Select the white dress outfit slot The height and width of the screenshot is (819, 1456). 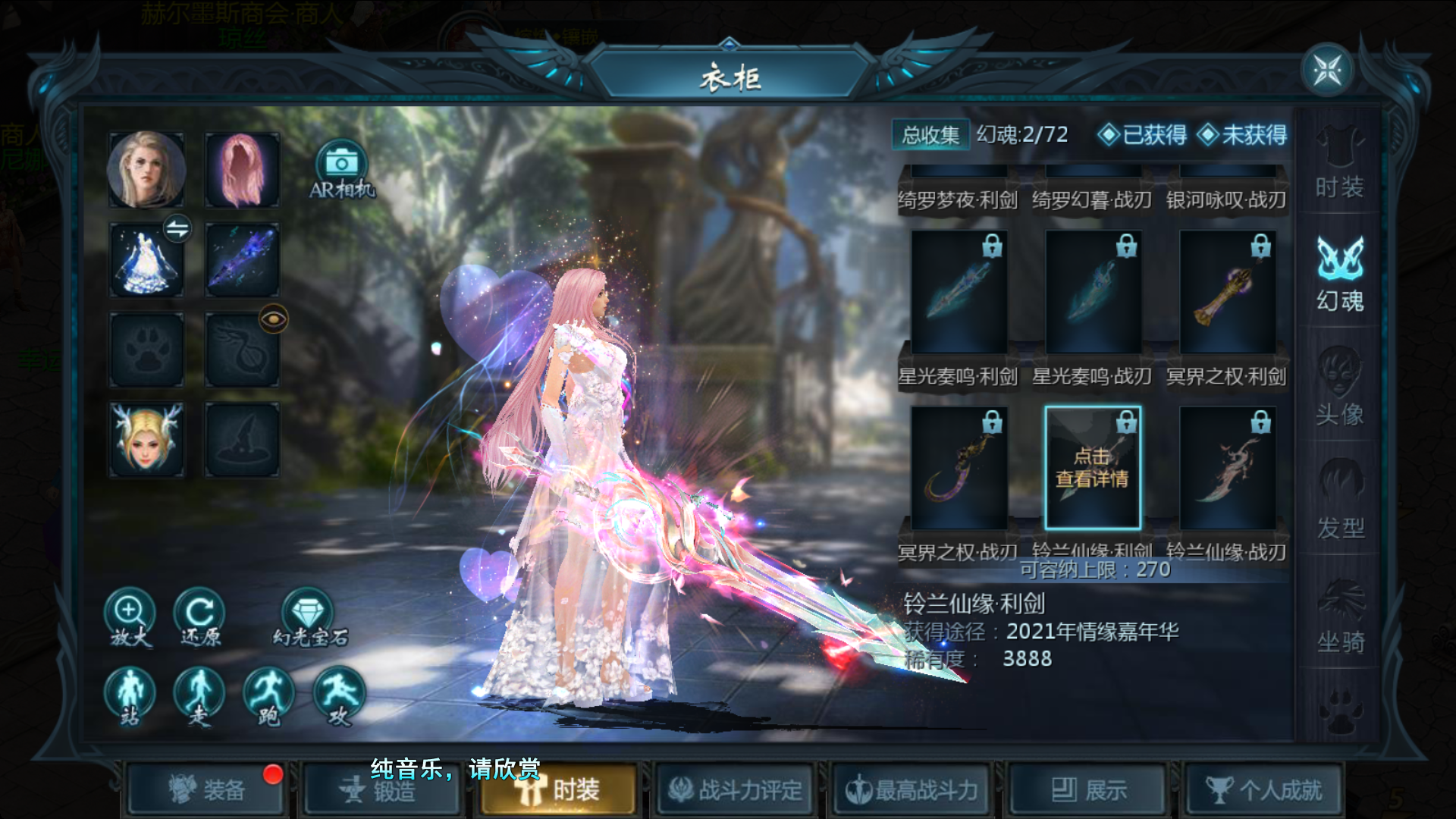[x=146, y=260]
